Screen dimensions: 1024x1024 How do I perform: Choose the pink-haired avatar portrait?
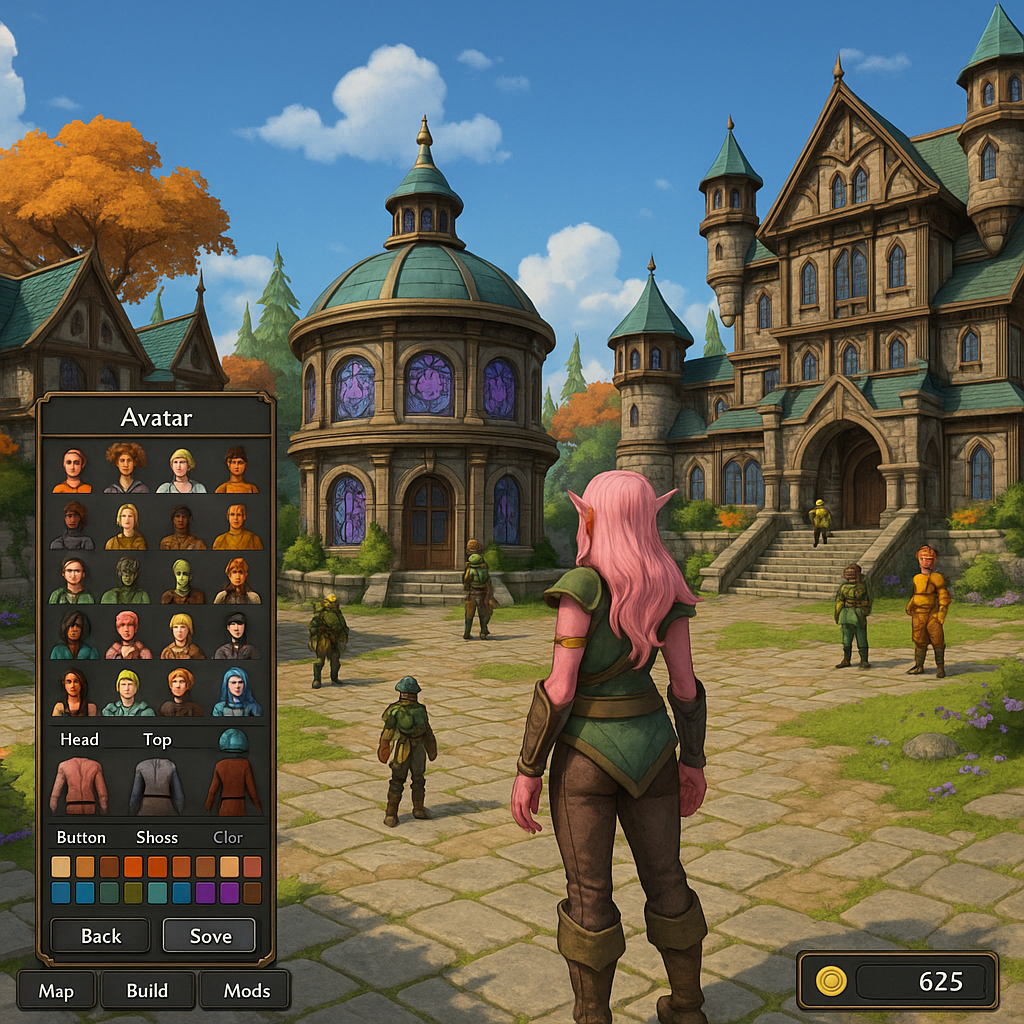coord(128,636)
